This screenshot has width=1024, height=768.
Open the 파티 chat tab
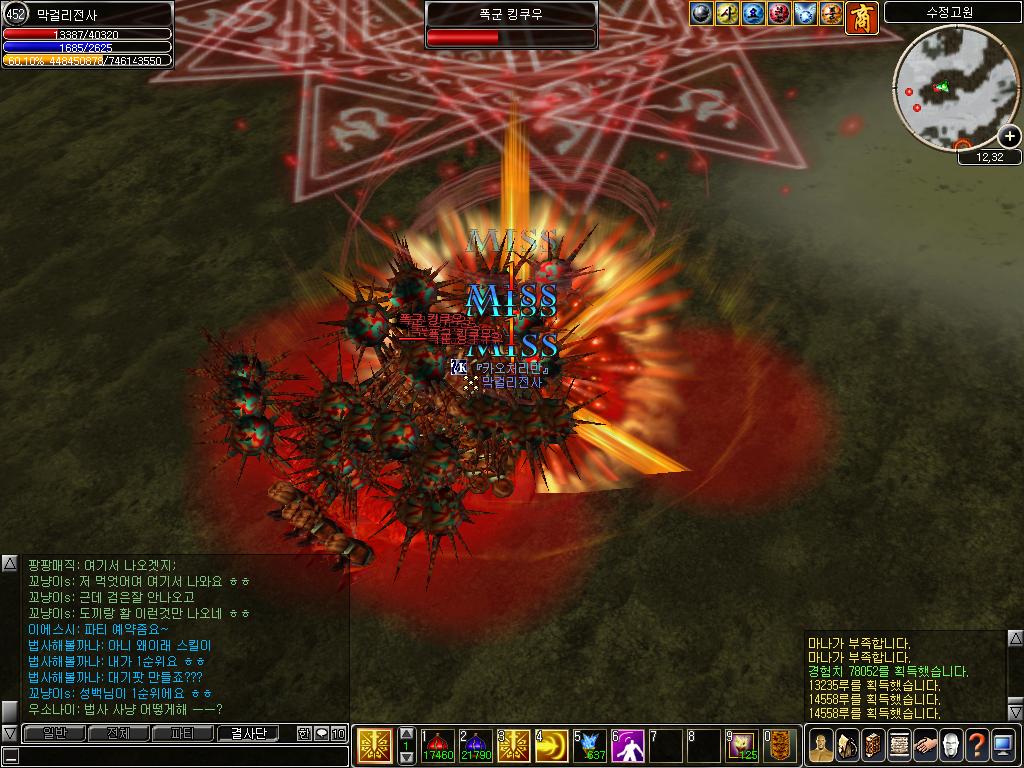(x=183, y=733)
